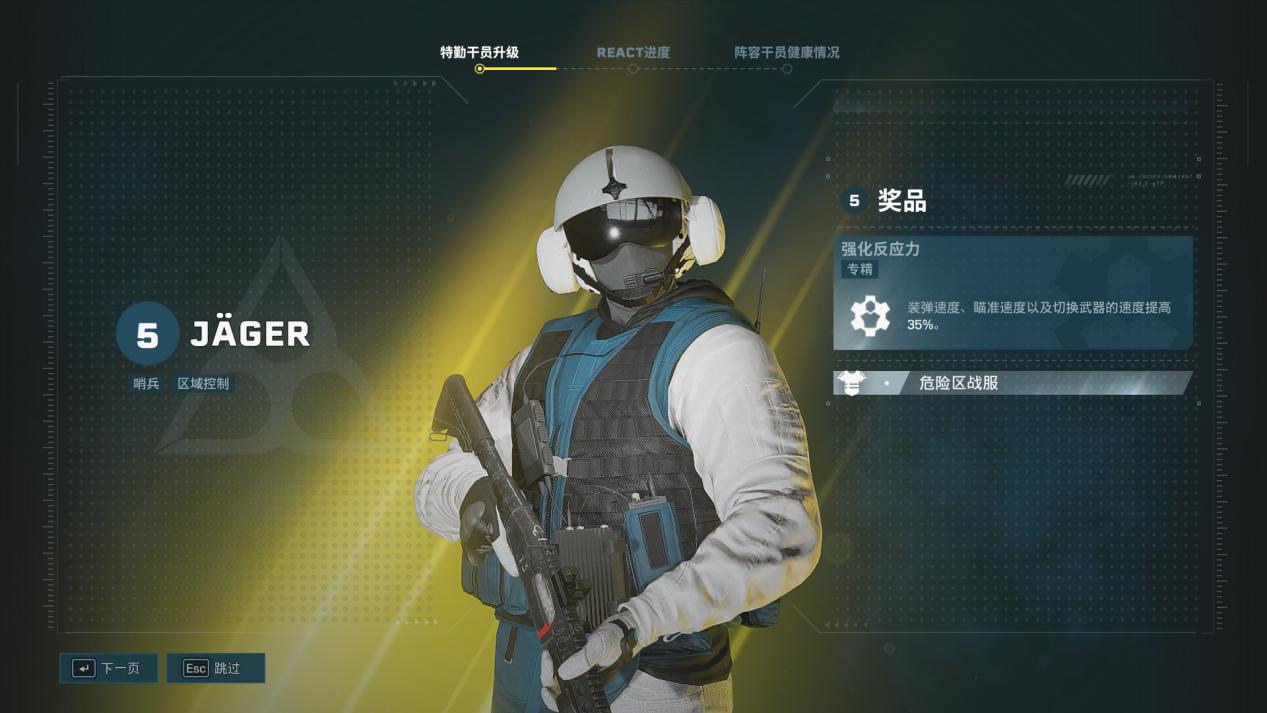Switch to the 特勤干员升级 tab
1267x713 pixels.
pyautogui.click(x=479, y=53)
